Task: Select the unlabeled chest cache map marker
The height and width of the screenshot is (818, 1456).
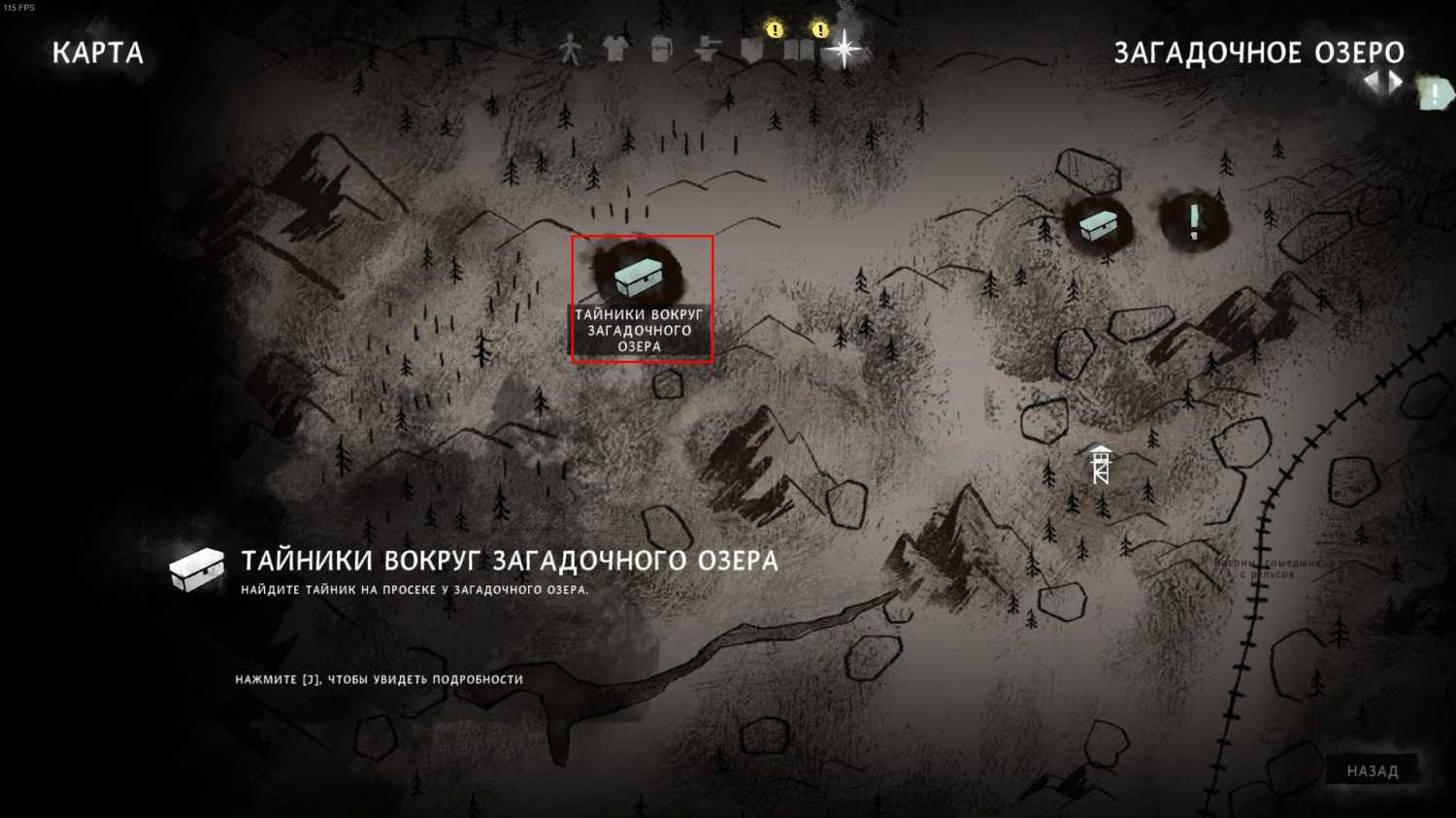Action: coord(1098,225)
